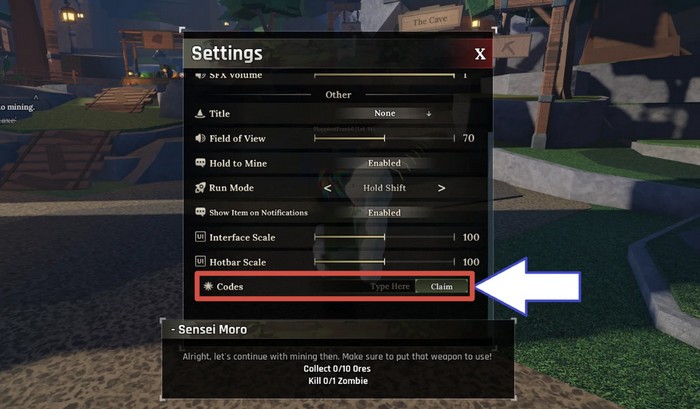Click the Codes text input field
Image resolution: width=700 pixels, height=409 pixels.
click(x=390, y=287)
